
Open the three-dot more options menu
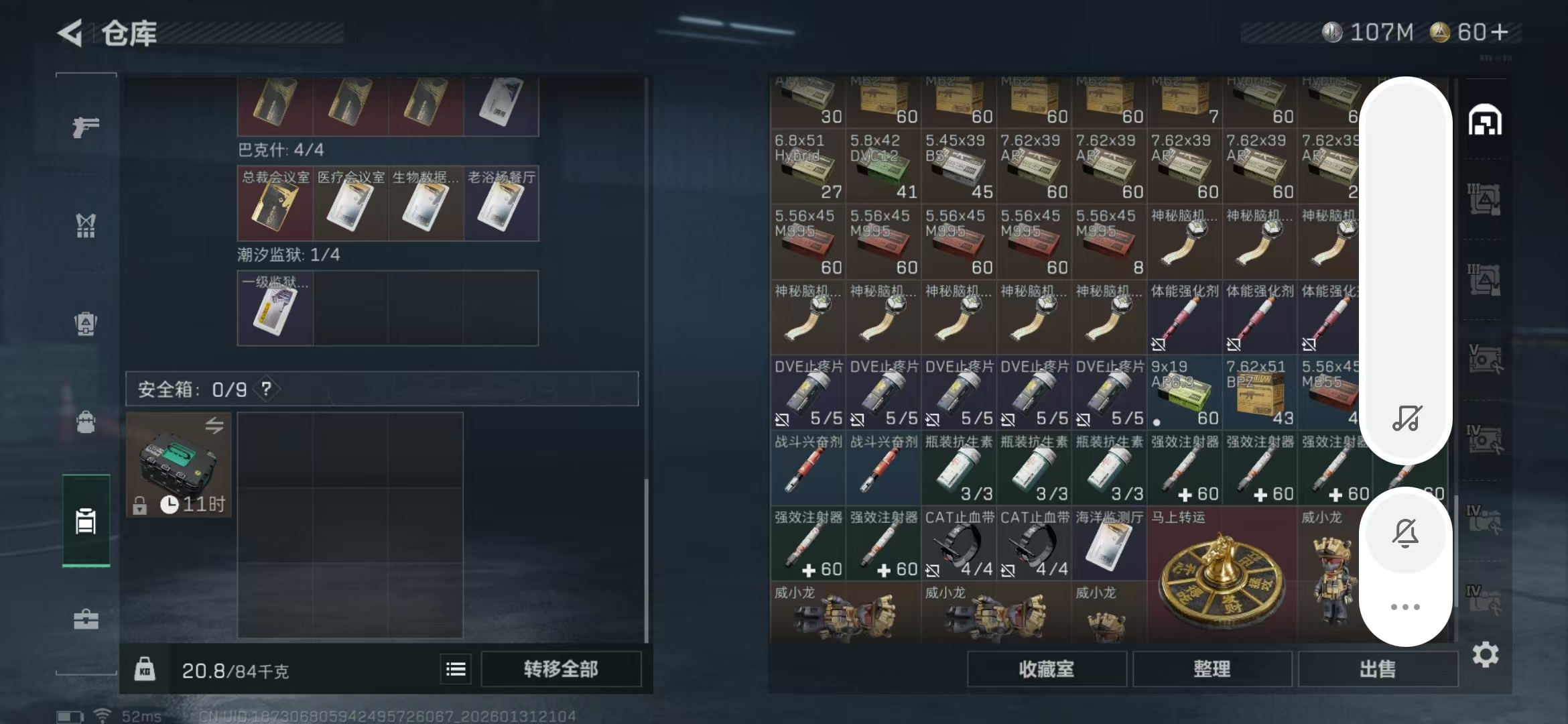1407,607
